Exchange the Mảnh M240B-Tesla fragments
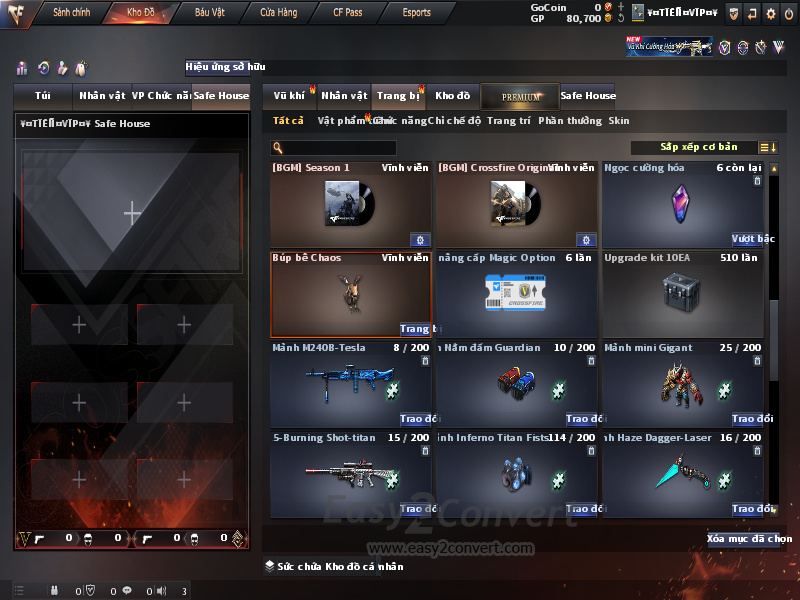 point(414,419)
